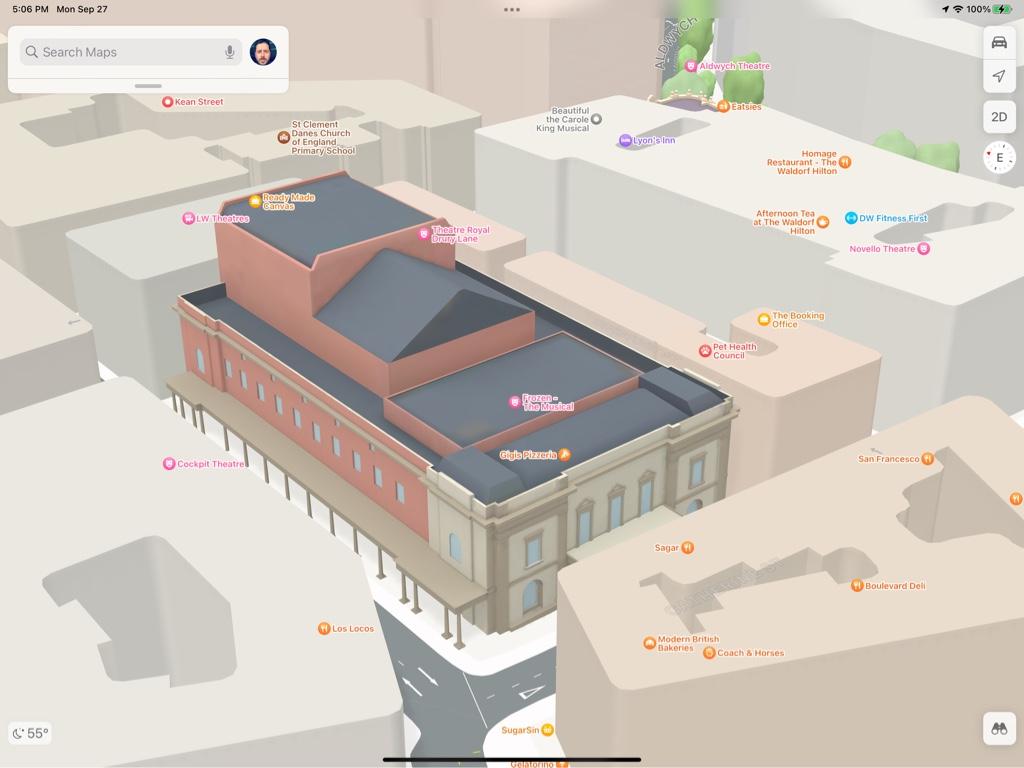Select Theatre Royal Drury Lane marker
This screenshot has width=1024, height=768.
[424, 234]
